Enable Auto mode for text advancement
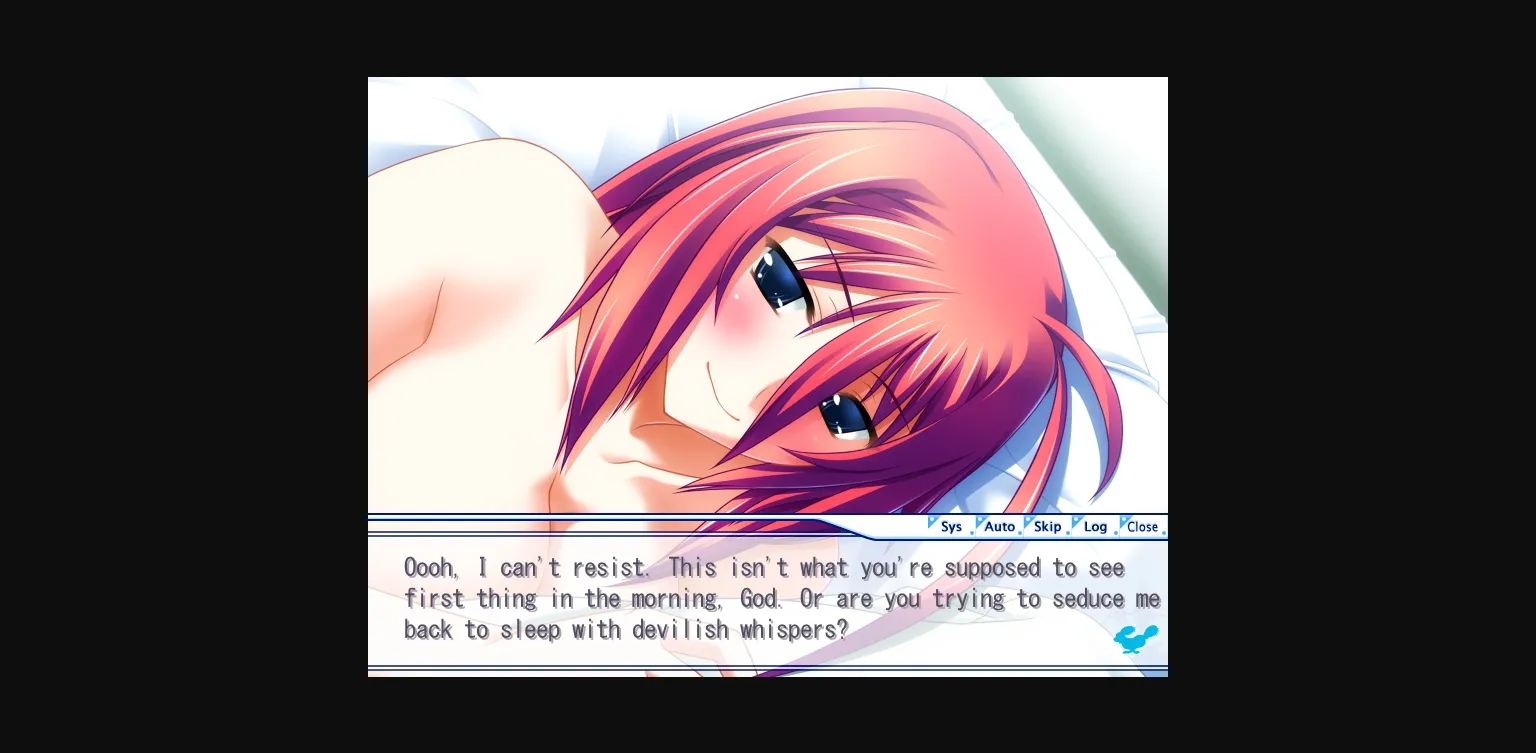Image resolution: width=1536 pixels, height=753 pixels. click(999, 527)
